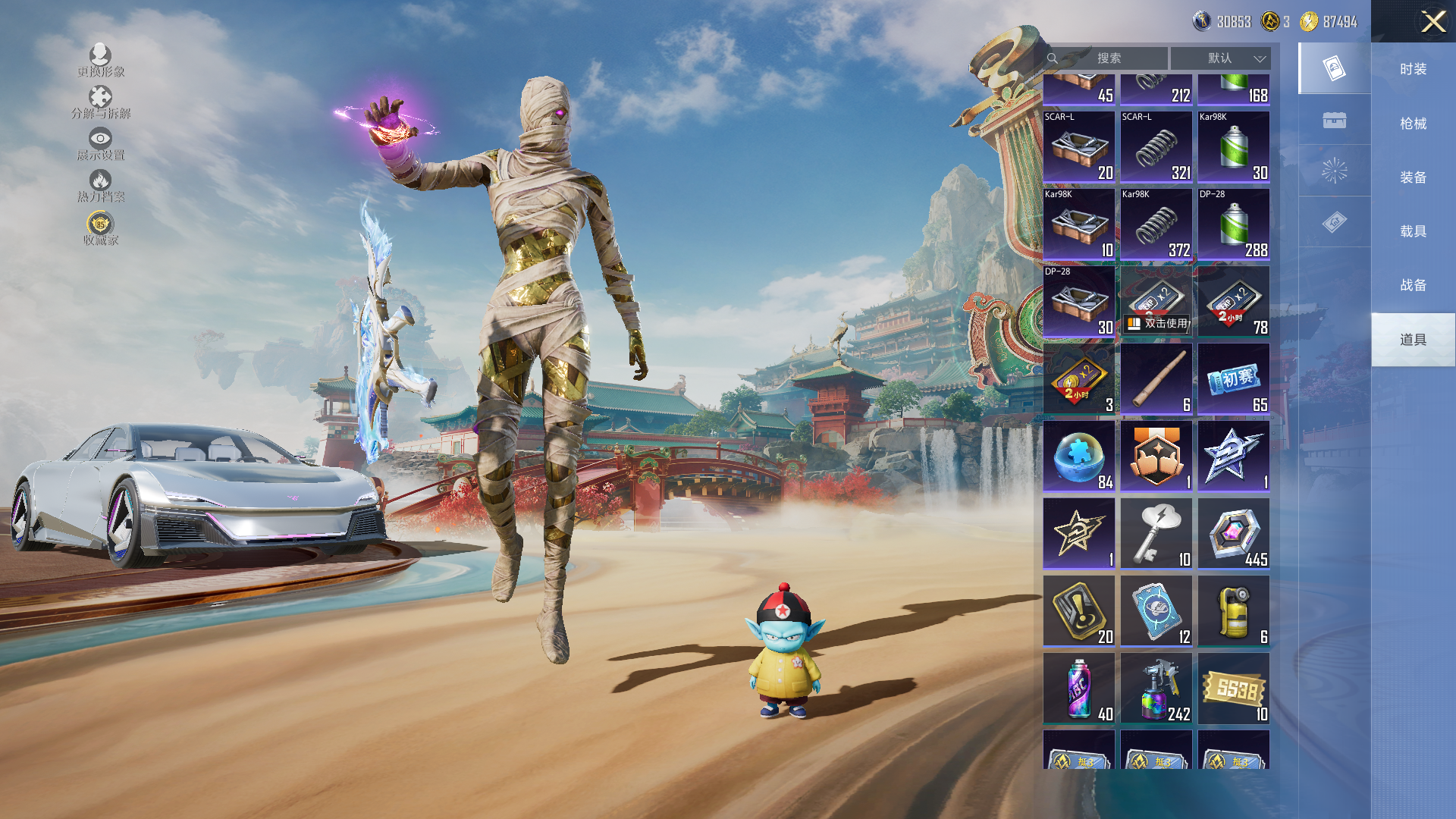The image size is (1456, 819).
Task: Open the 热力档案 flame icon
Action: click(x=100, y=186)
